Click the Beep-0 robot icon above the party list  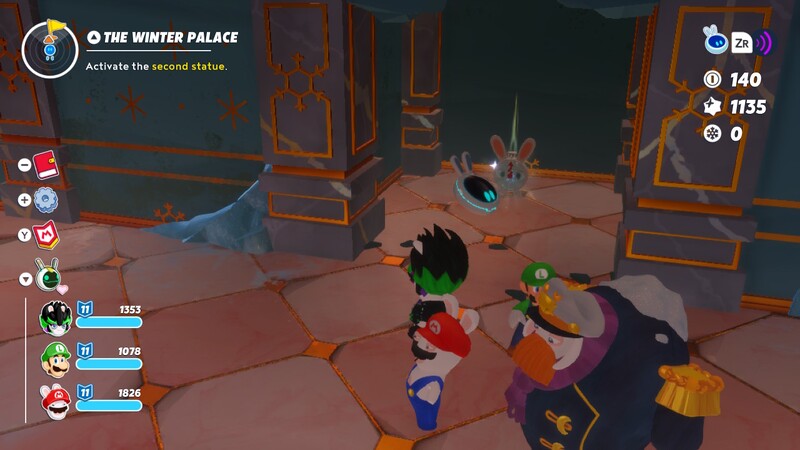coord(47,273)
